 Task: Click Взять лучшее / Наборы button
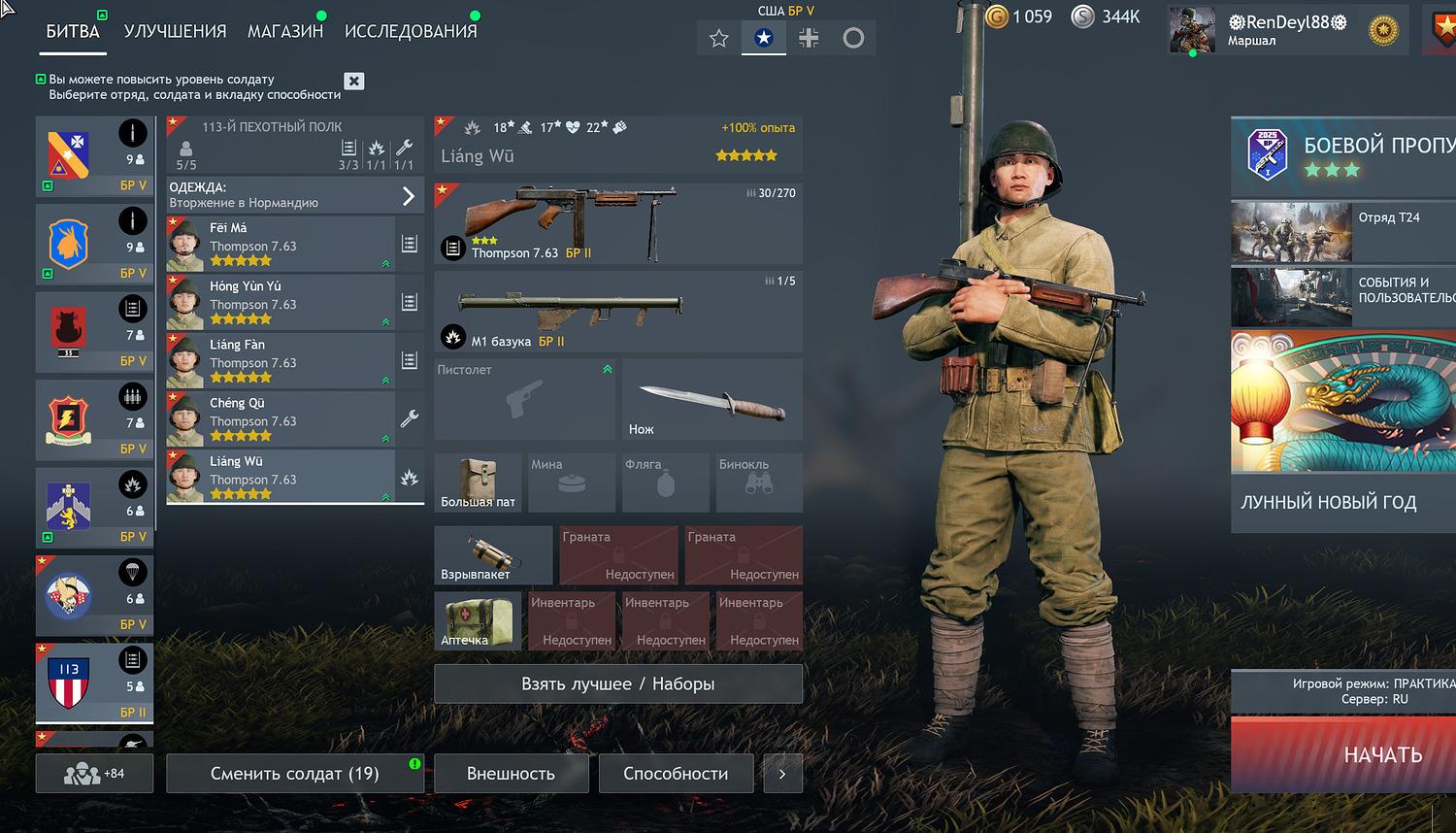click(617, 683)
